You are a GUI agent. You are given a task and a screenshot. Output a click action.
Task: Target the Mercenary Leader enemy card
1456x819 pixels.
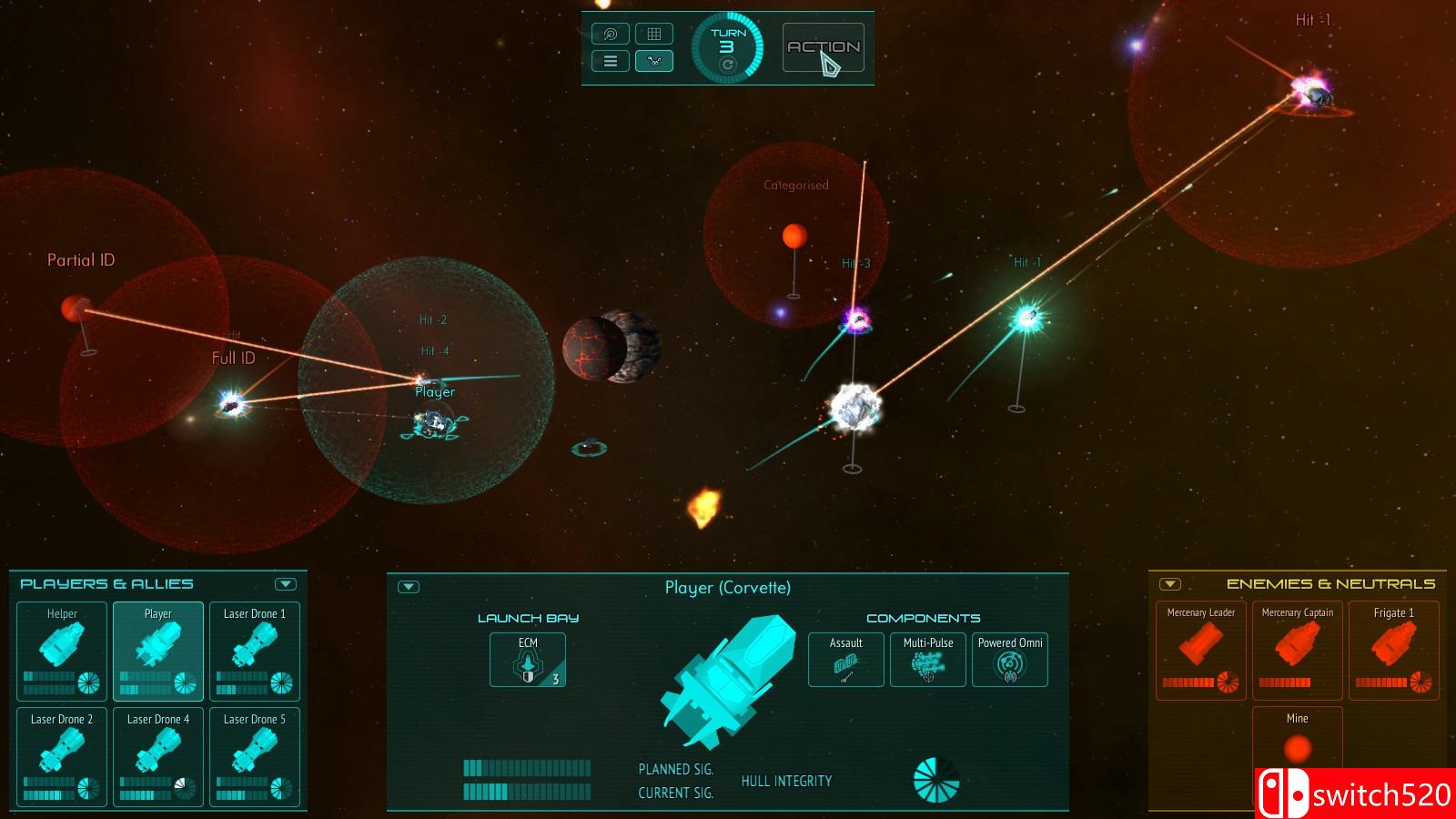coord(1201,650)
